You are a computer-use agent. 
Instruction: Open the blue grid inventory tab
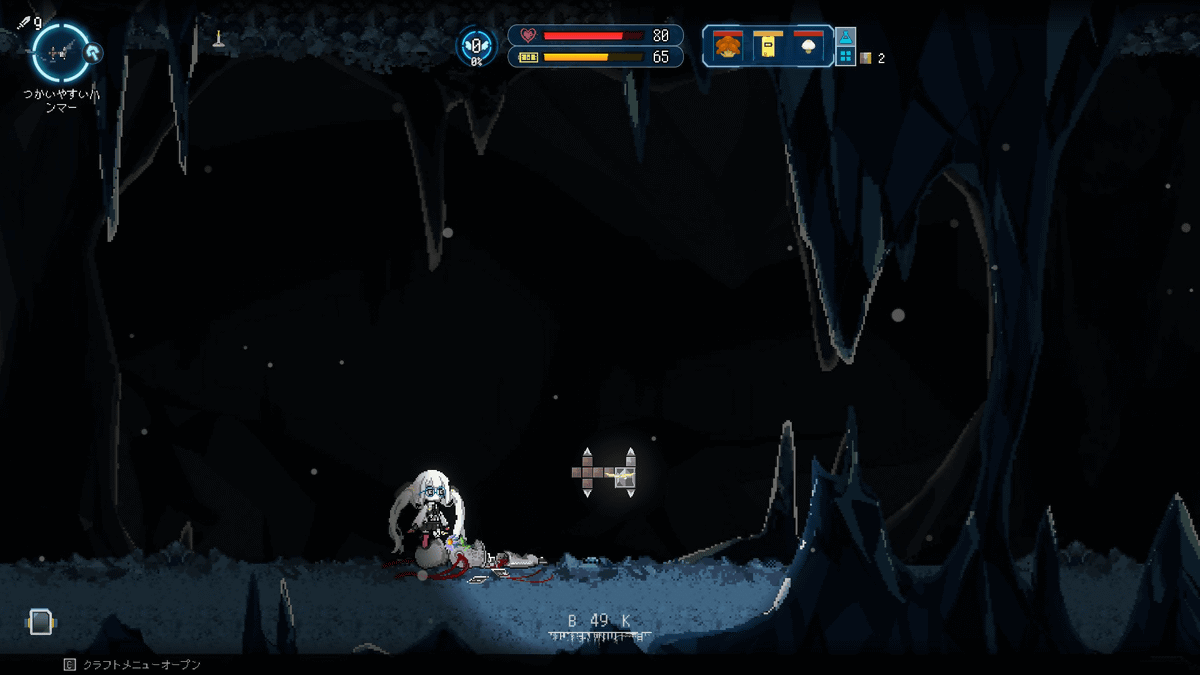[x=845, y=56]
